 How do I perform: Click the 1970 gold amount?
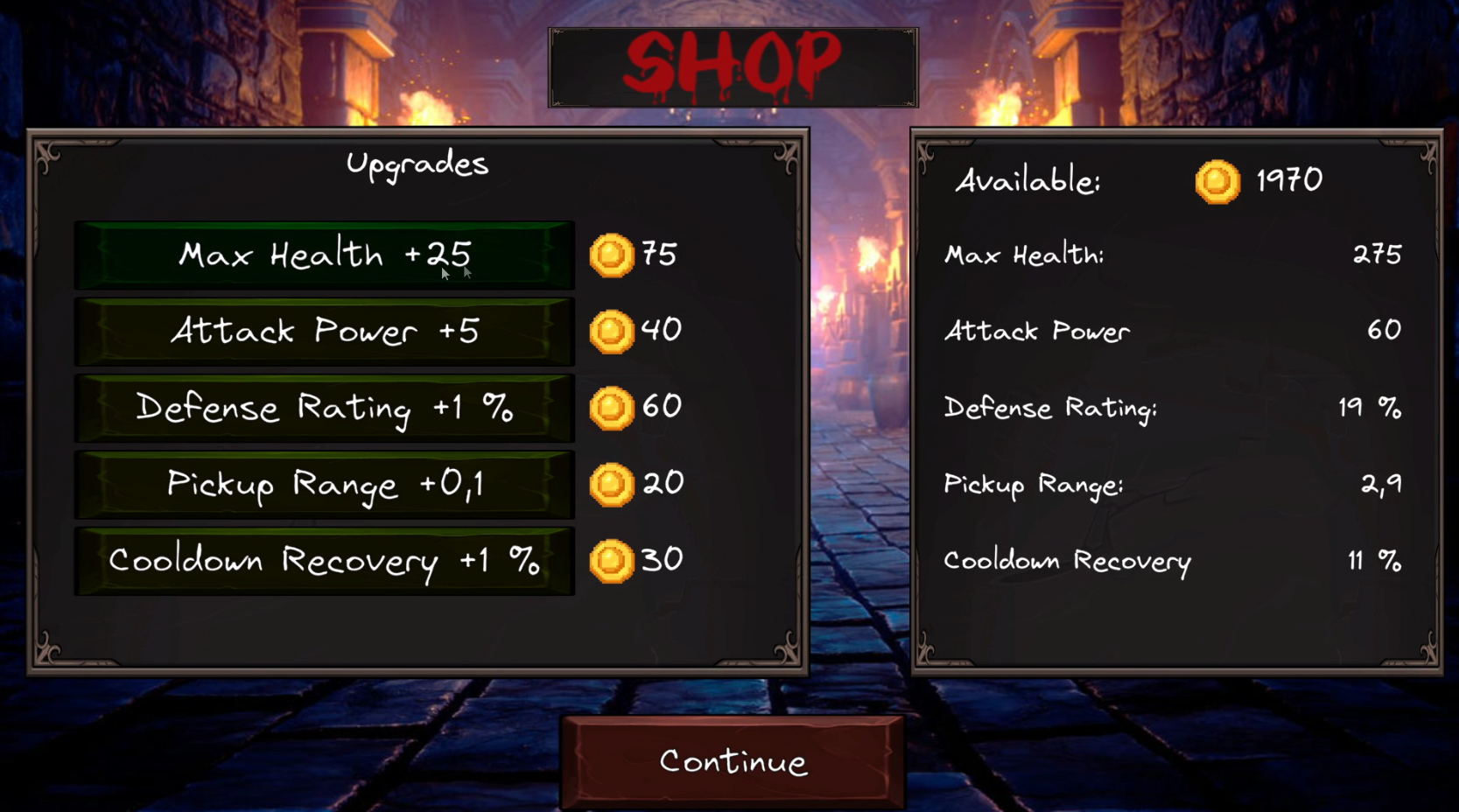point(1287,181)
